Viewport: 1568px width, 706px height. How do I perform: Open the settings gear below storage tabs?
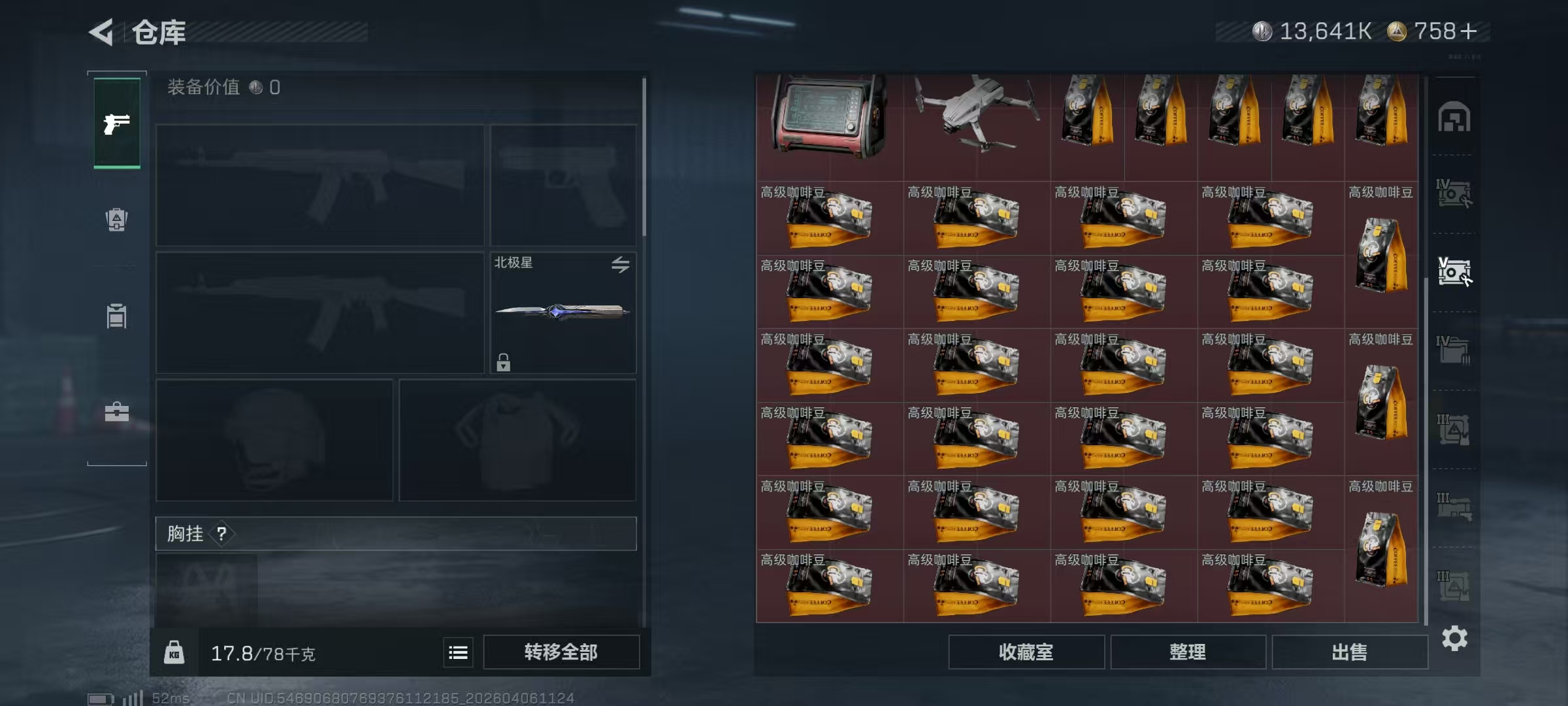[1456, 637]
